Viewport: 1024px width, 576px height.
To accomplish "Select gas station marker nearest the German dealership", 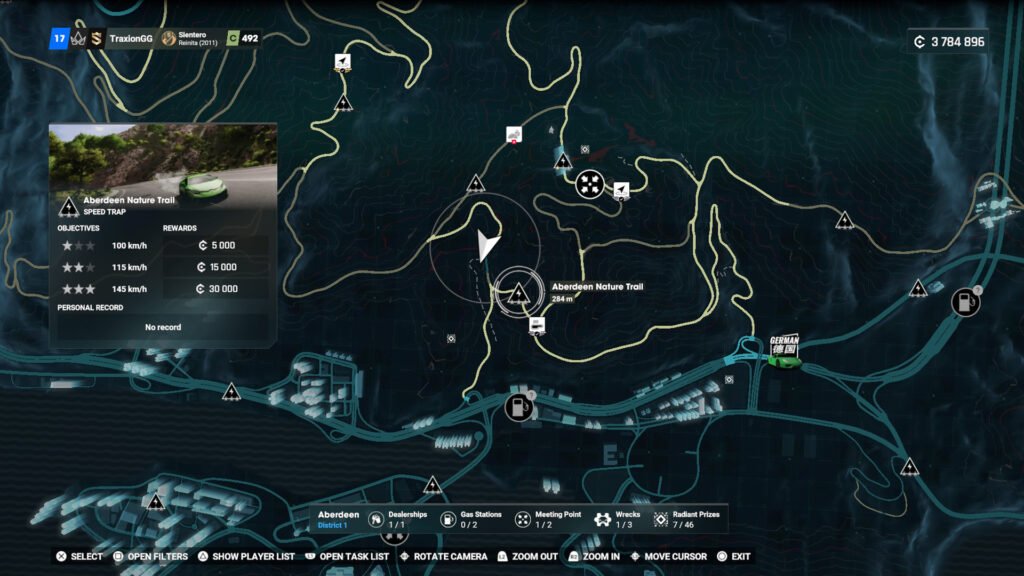I will point(965,301).
